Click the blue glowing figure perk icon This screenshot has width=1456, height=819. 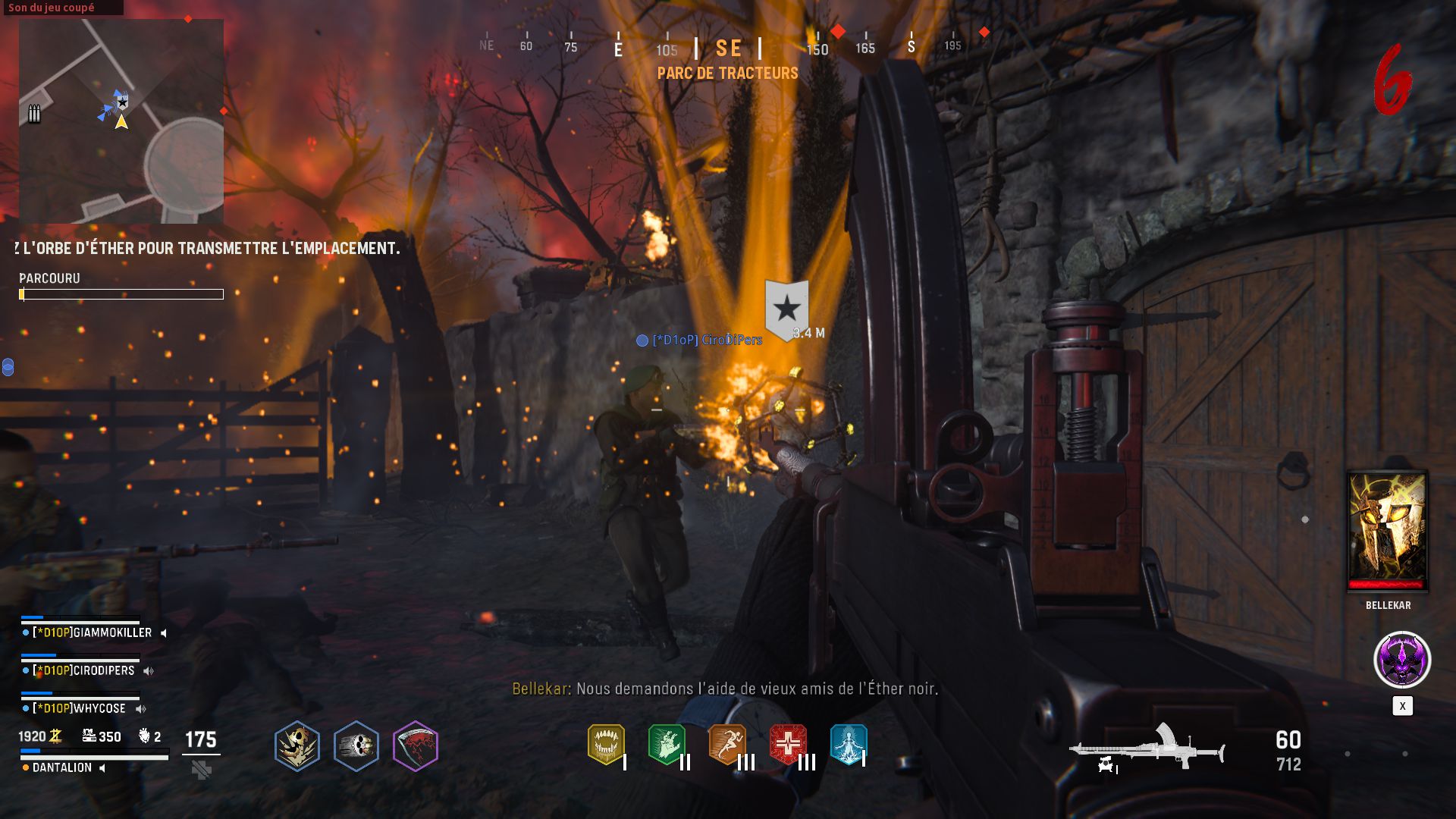click(x=848, y=744)
